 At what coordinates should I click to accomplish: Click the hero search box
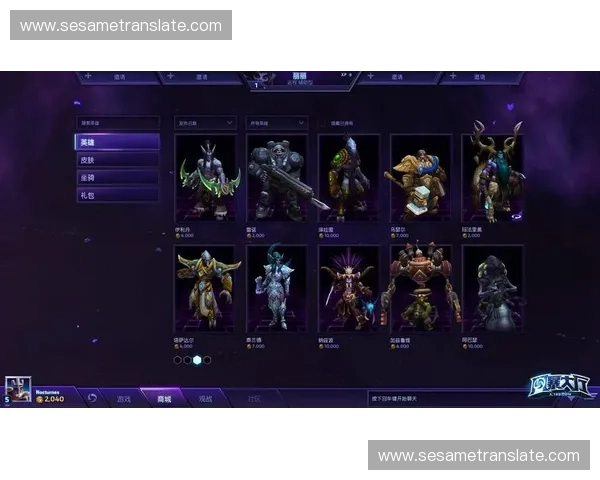pos(117,123)
